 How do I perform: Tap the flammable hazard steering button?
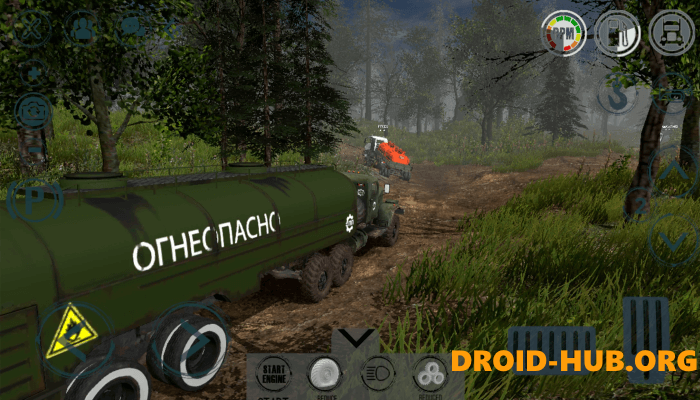(x=73, y=337)
